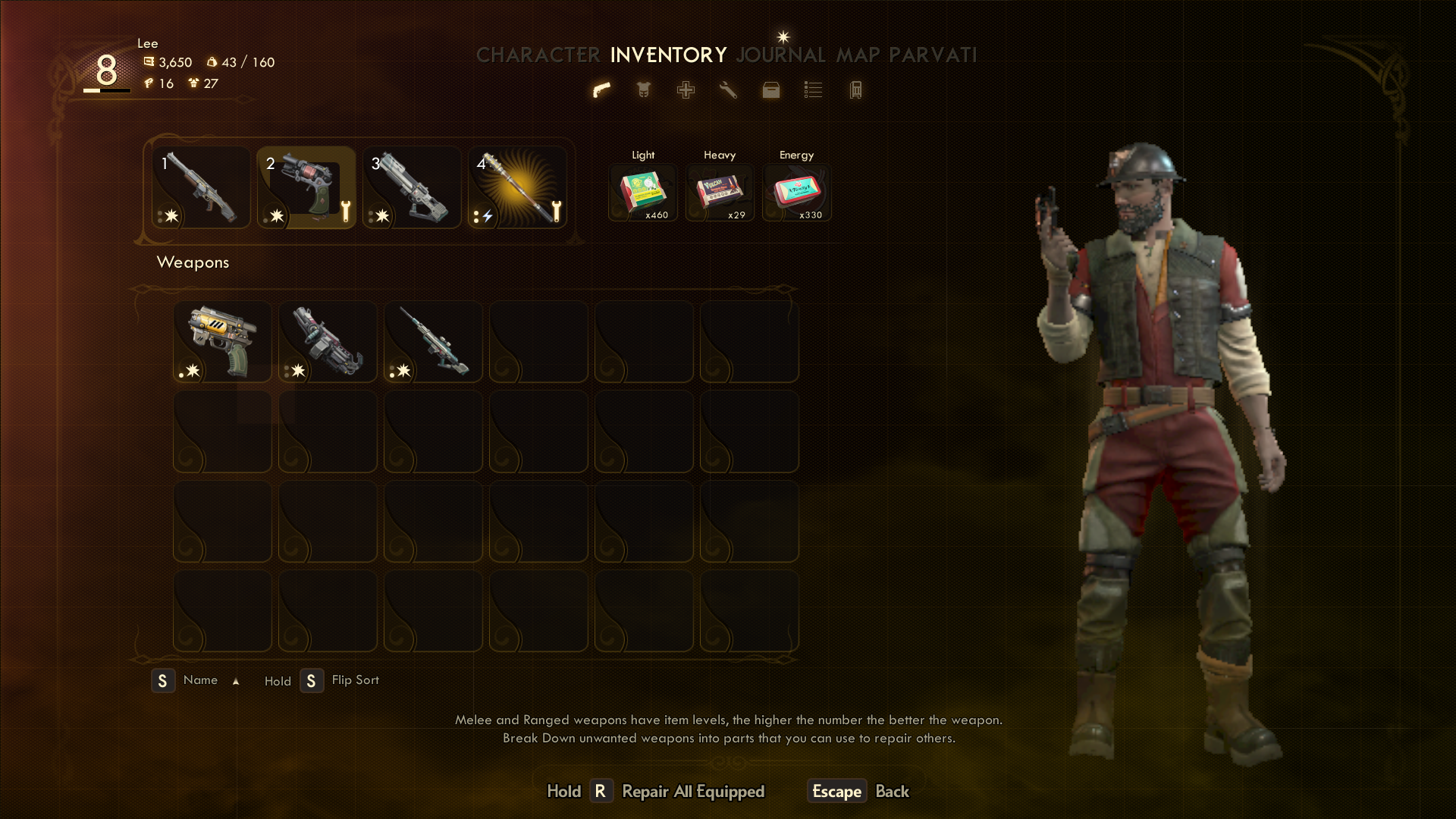This screenshot has height=819, width=1456.
Task: Open the Armor filter icon
Action: pyautogui.click(x=642, y=90)
